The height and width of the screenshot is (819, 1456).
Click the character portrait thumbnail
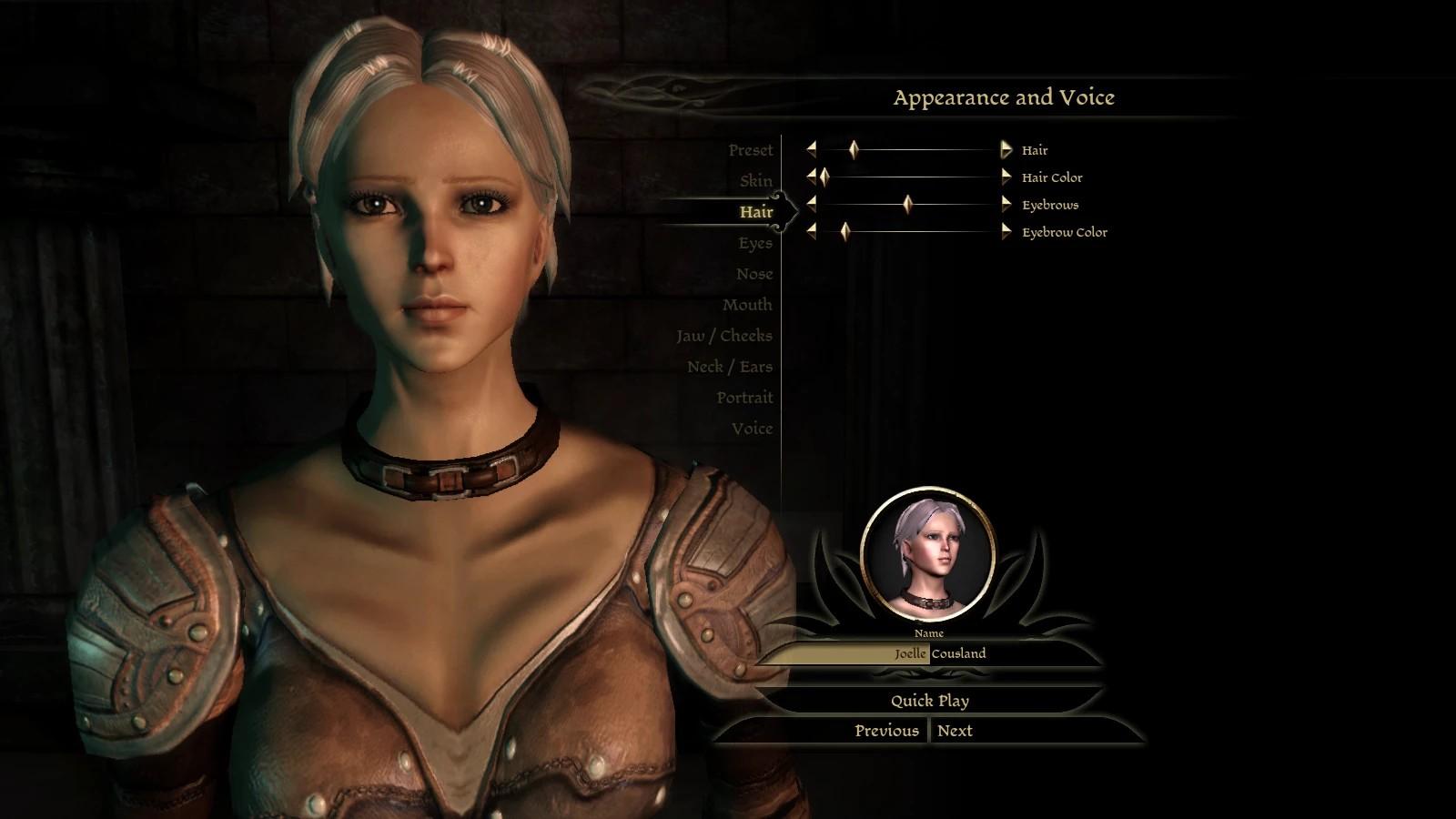(927, 554)
